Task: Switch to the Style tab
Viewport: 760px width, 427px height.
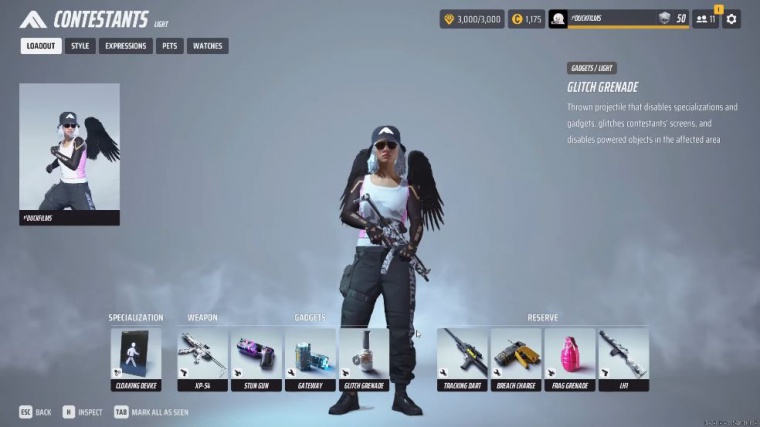Action: 80,46
